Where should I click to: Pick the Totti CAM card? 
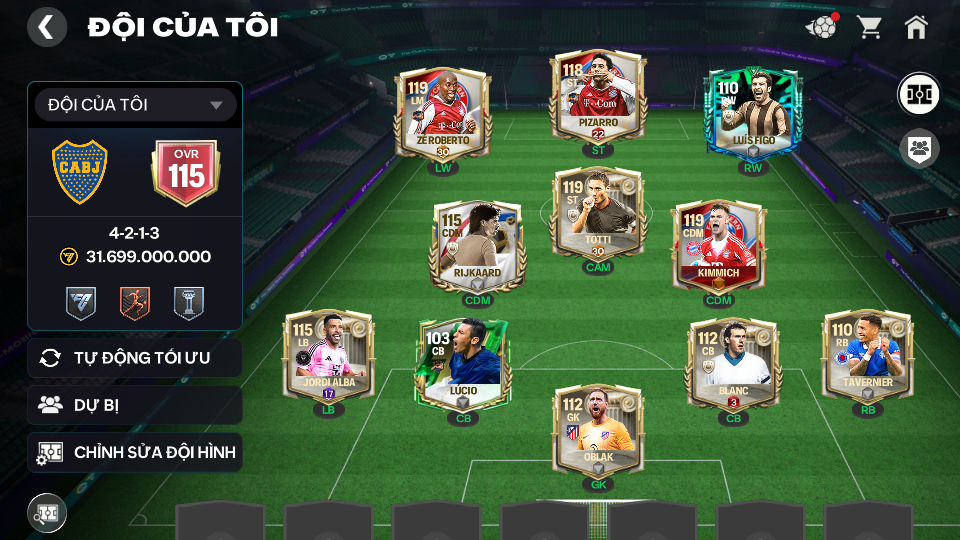click(598, 215)
